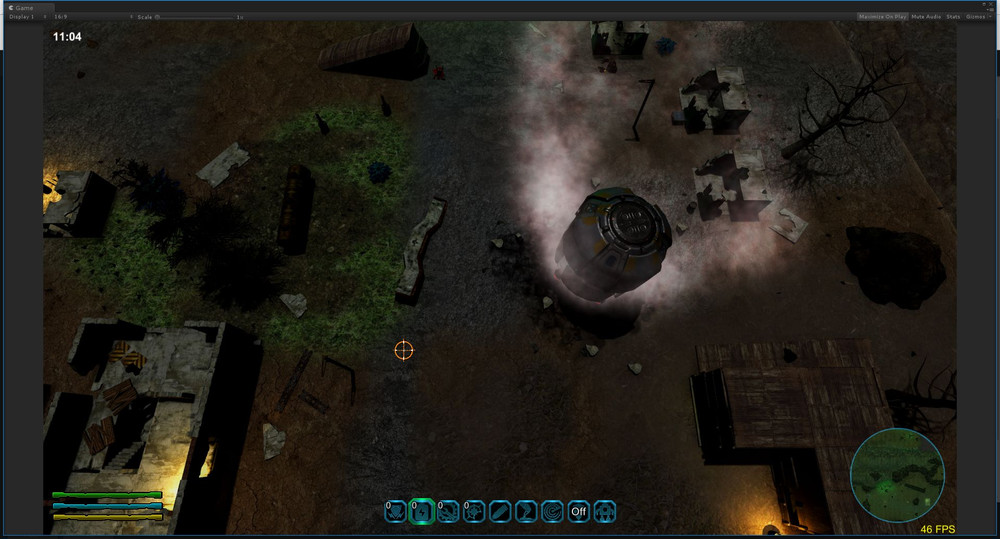
Task: Toggle the radar sweep icon
Action: click(552, 512)
